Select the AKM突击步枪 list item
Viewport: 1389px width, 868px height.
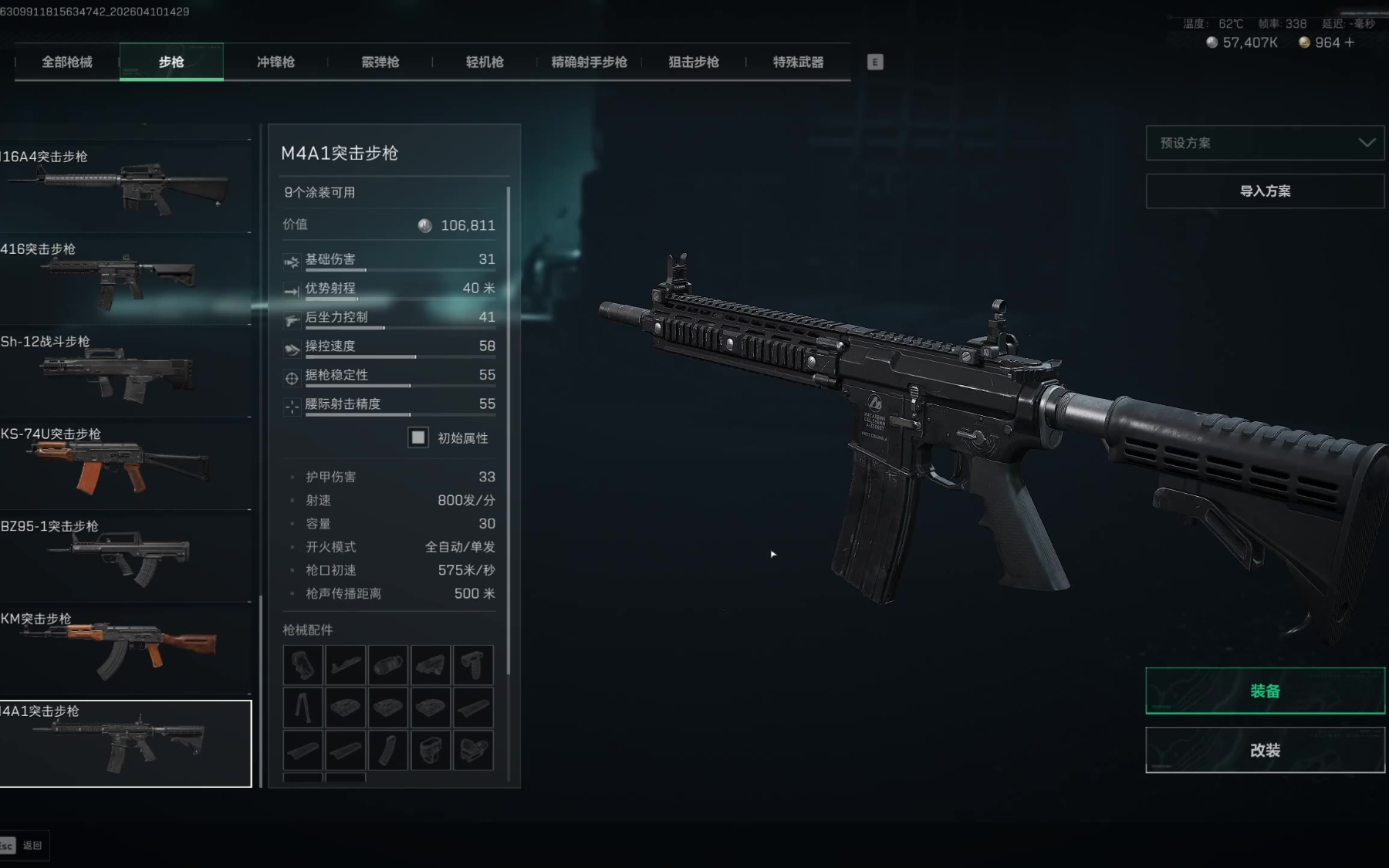click(x=123, y=648)
